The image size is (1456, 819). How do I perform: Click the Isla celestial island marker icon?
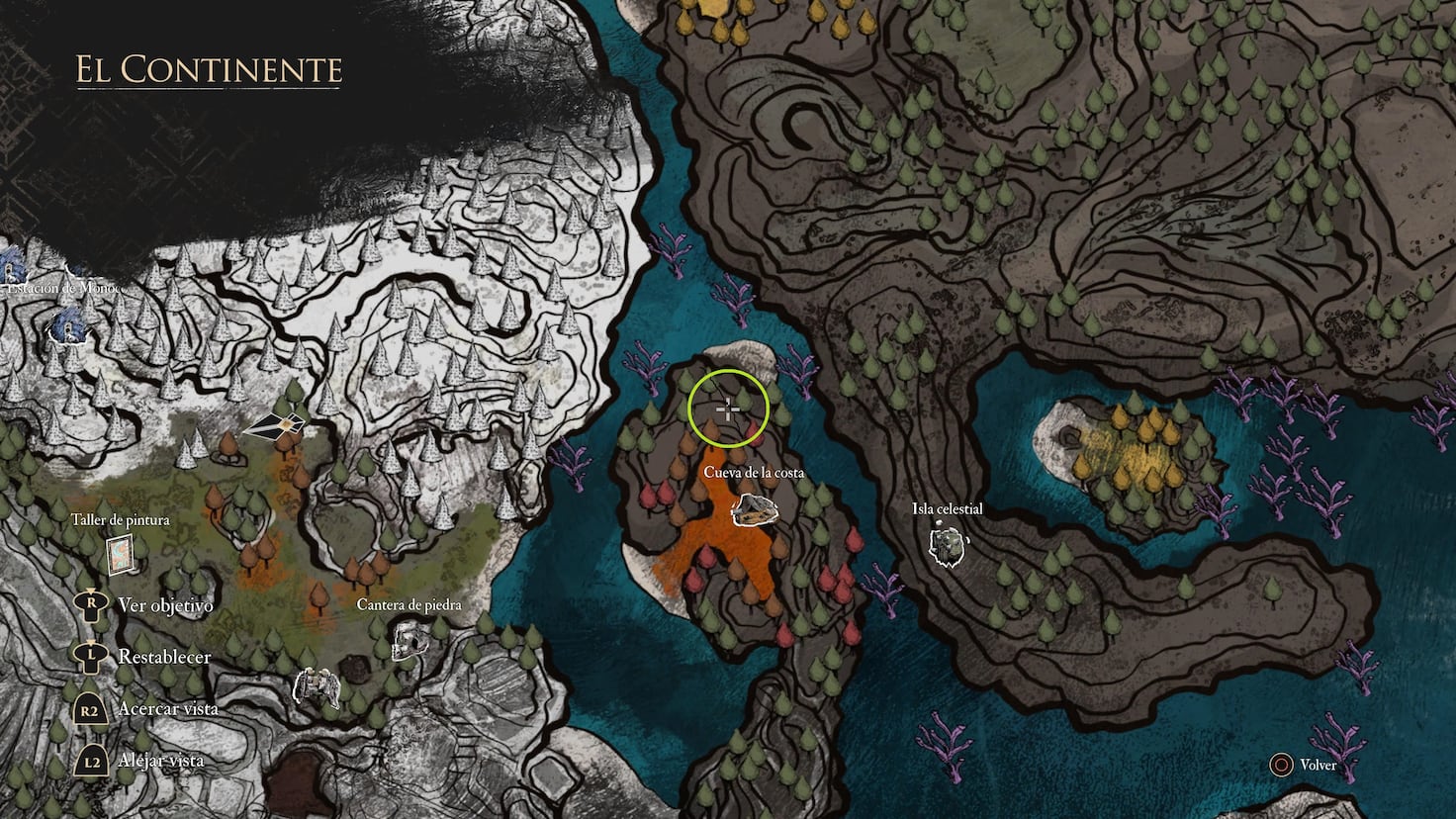948,544
